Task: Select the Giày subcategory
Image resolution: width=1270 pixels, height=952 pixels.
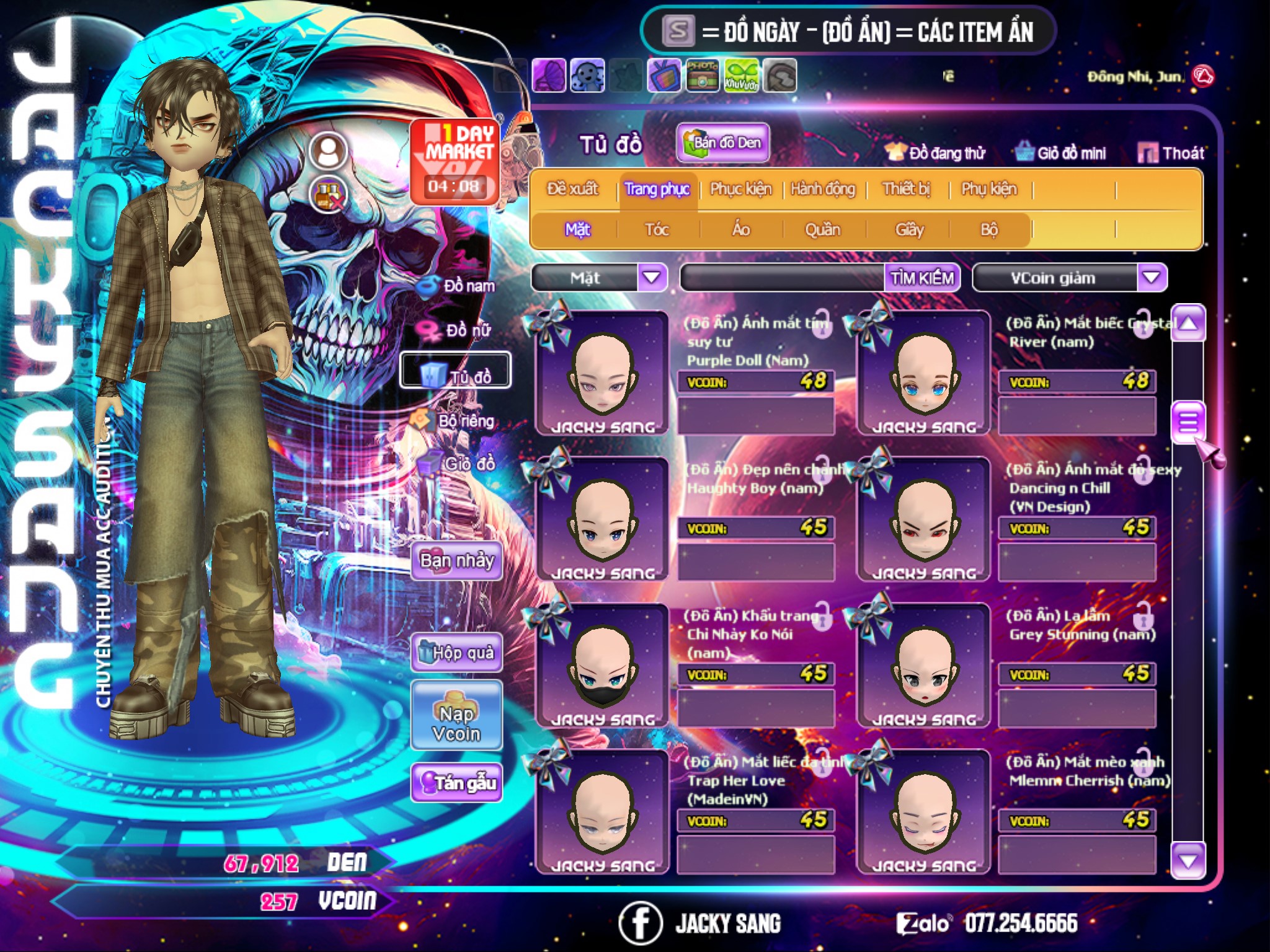Action: click(x=909, y=230)
